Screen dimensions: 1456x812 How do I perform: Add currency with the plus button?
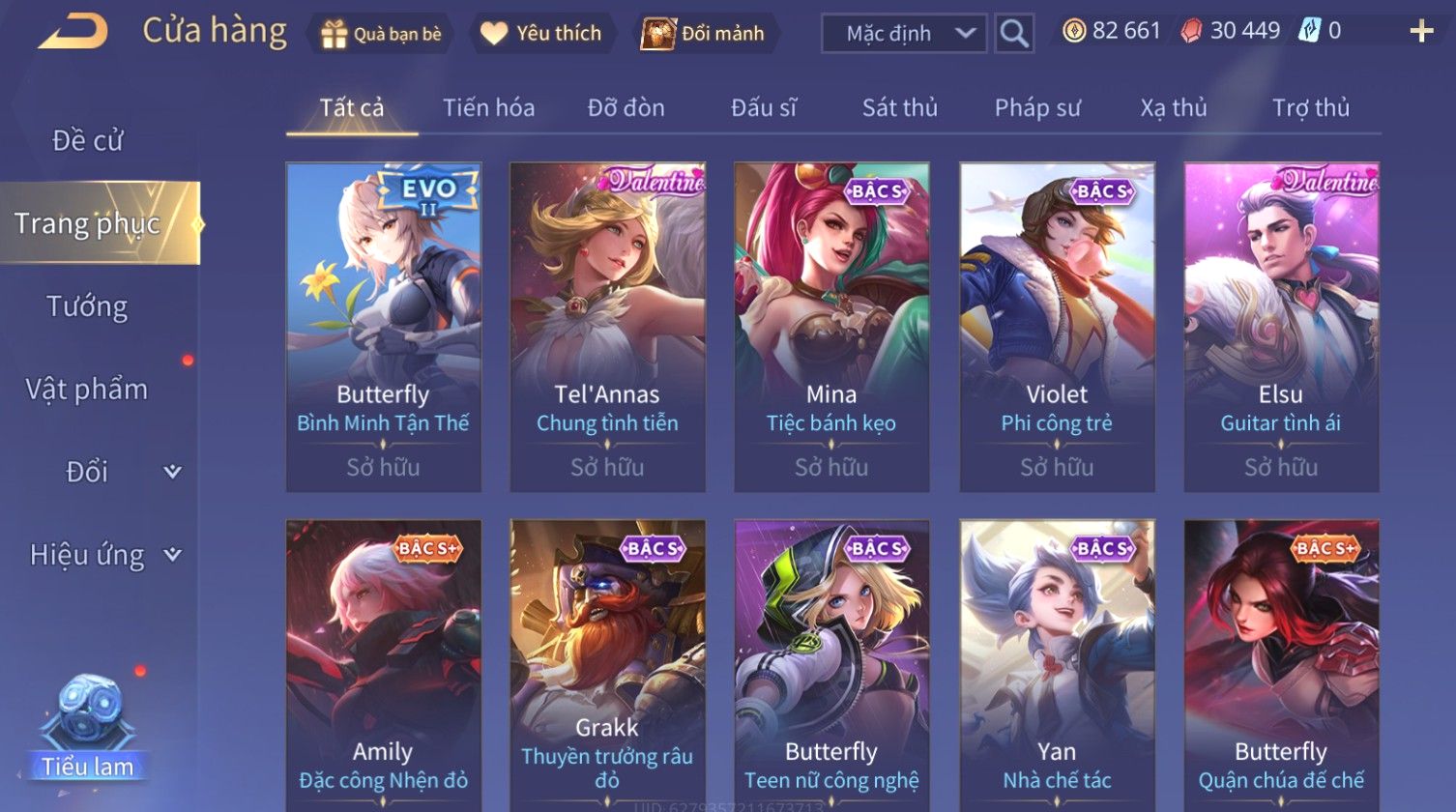coord(1421,32)
